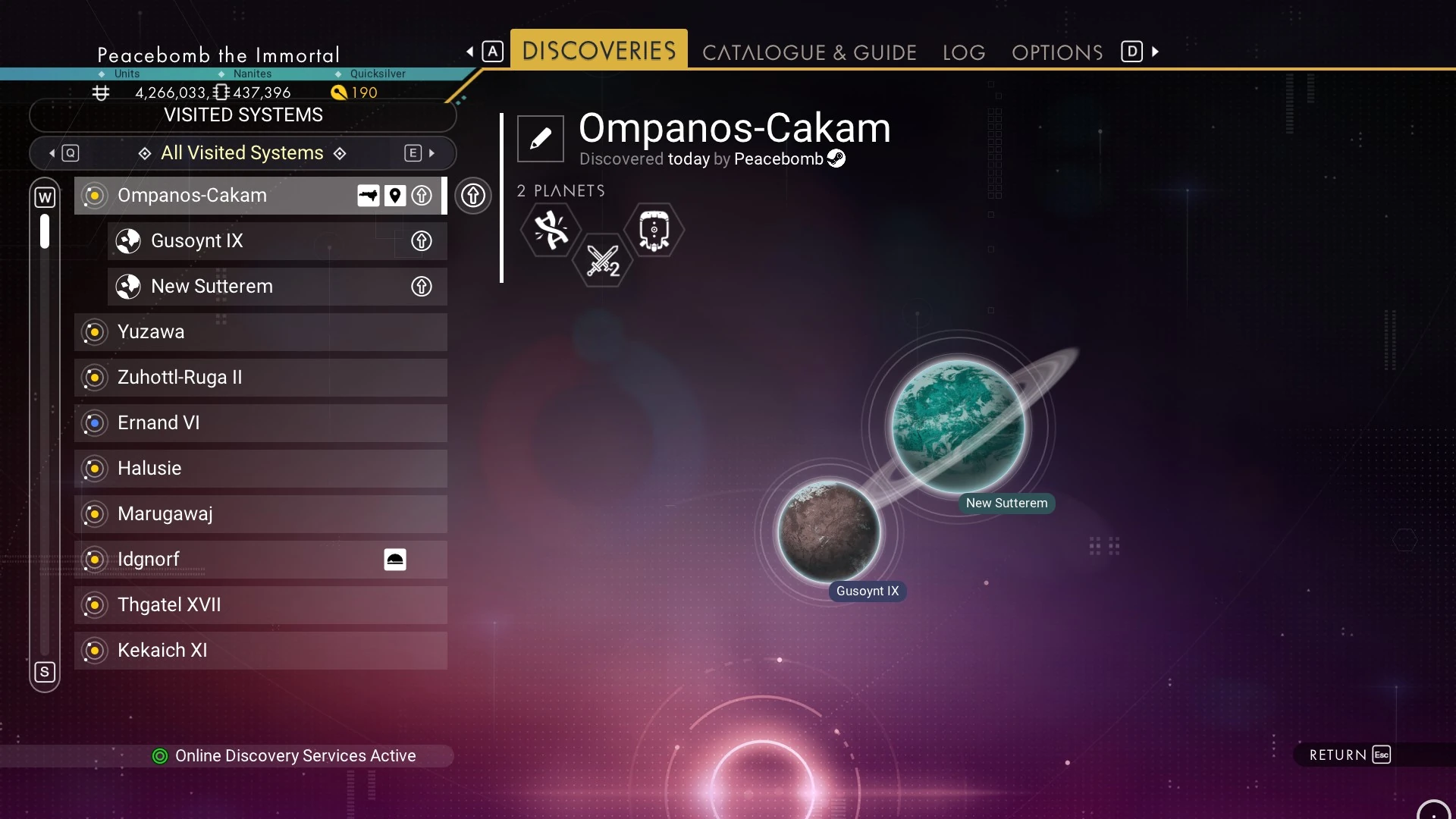1456x819 pixels.
Task: Upload discoveries with the round arrow button
Action: coord(473,196)
